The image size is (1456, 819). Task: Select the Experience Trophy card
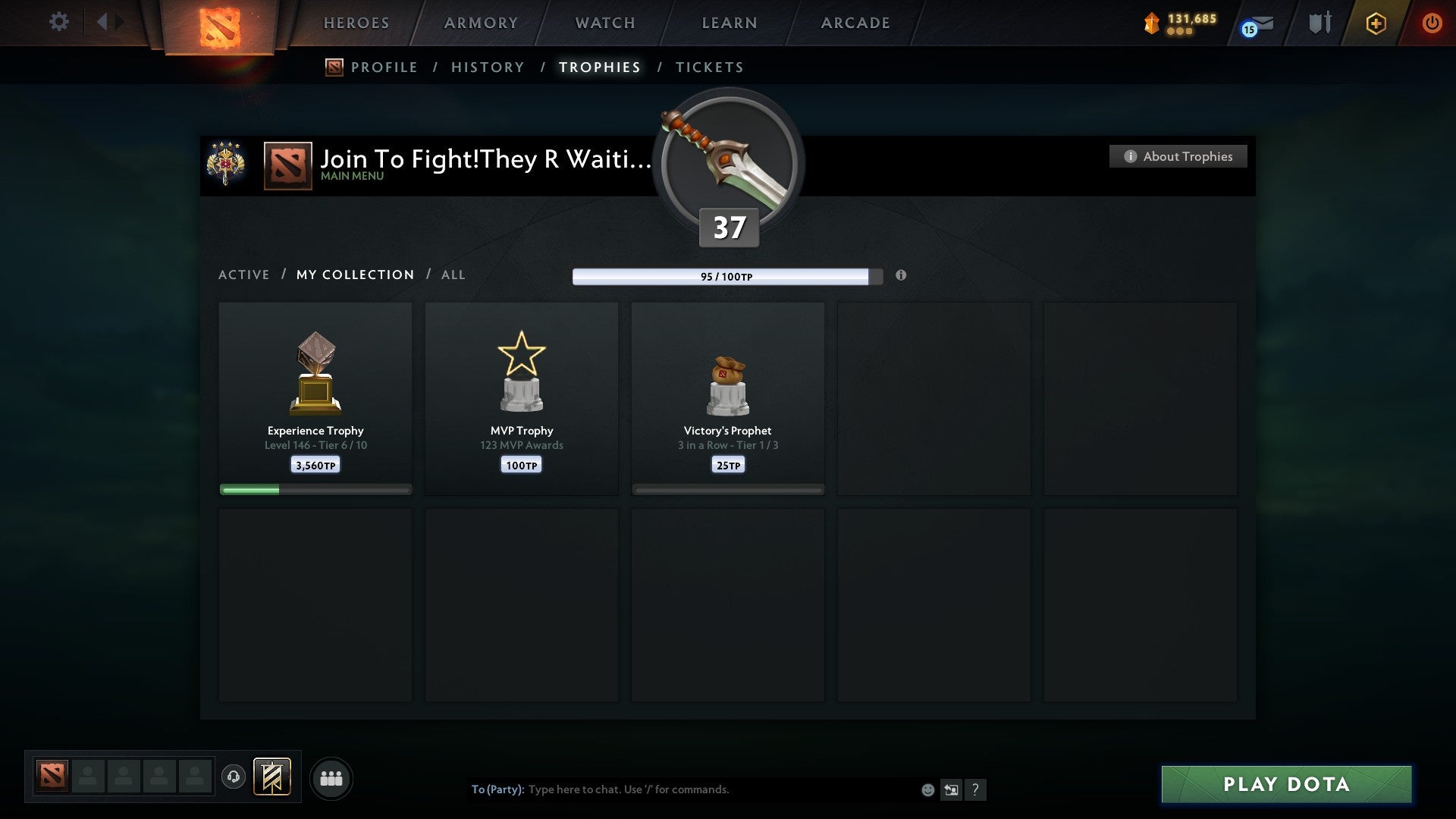[315, 394]
